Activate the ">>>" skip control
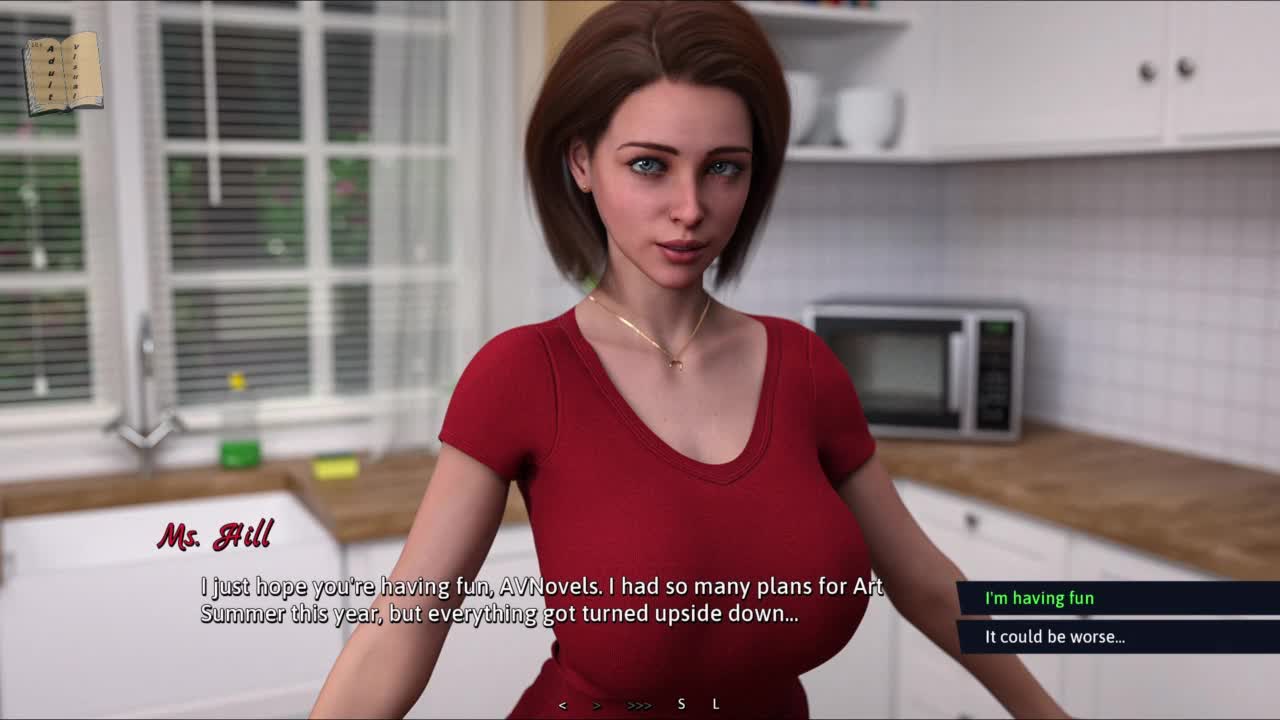 pyautogui.click(x=639, y=705)
